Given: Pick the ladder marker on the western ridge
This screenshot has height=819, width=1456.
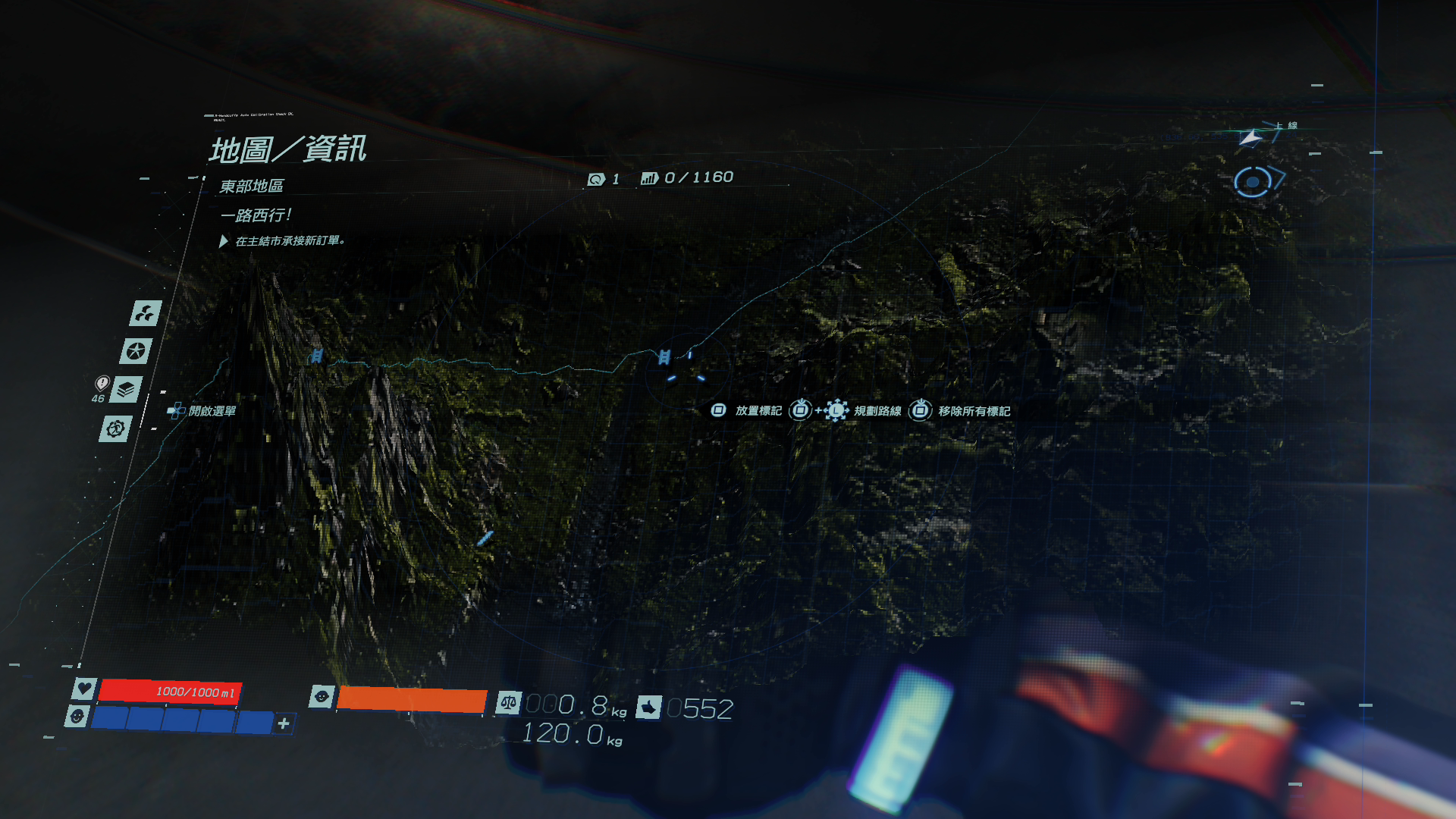Looking at the screenshot, I should point(316,356).
